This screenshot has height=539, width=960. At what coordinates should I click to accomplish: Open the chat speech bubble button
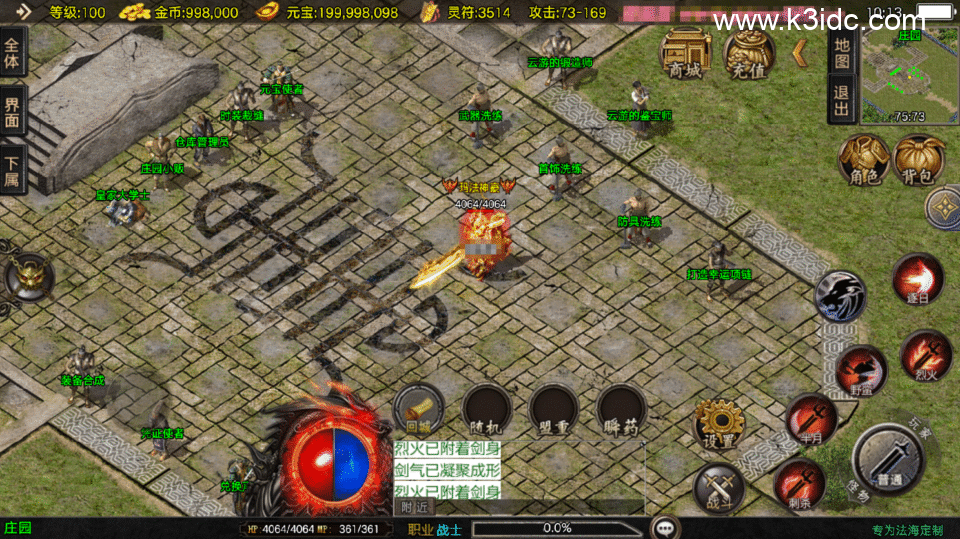click(x=663, y=527)
